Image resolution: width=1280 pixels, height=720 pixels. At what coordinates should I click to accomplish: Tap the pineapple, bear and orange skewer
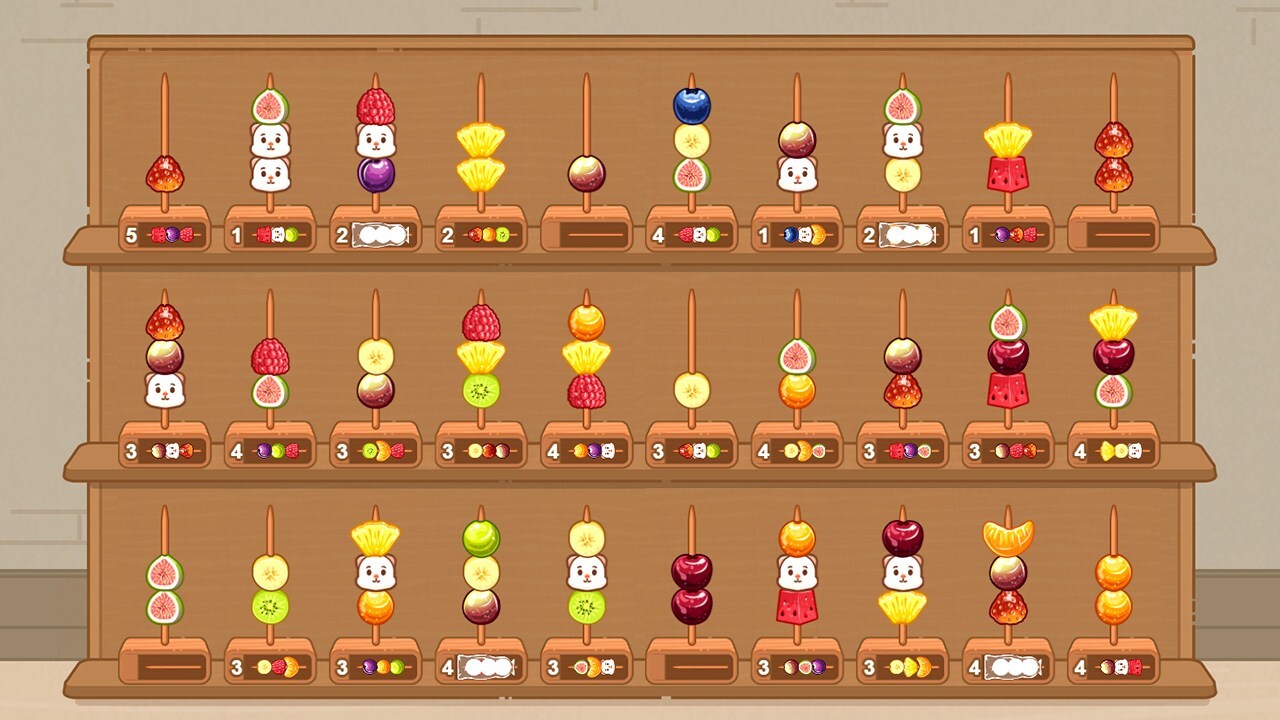click(376, 572)
